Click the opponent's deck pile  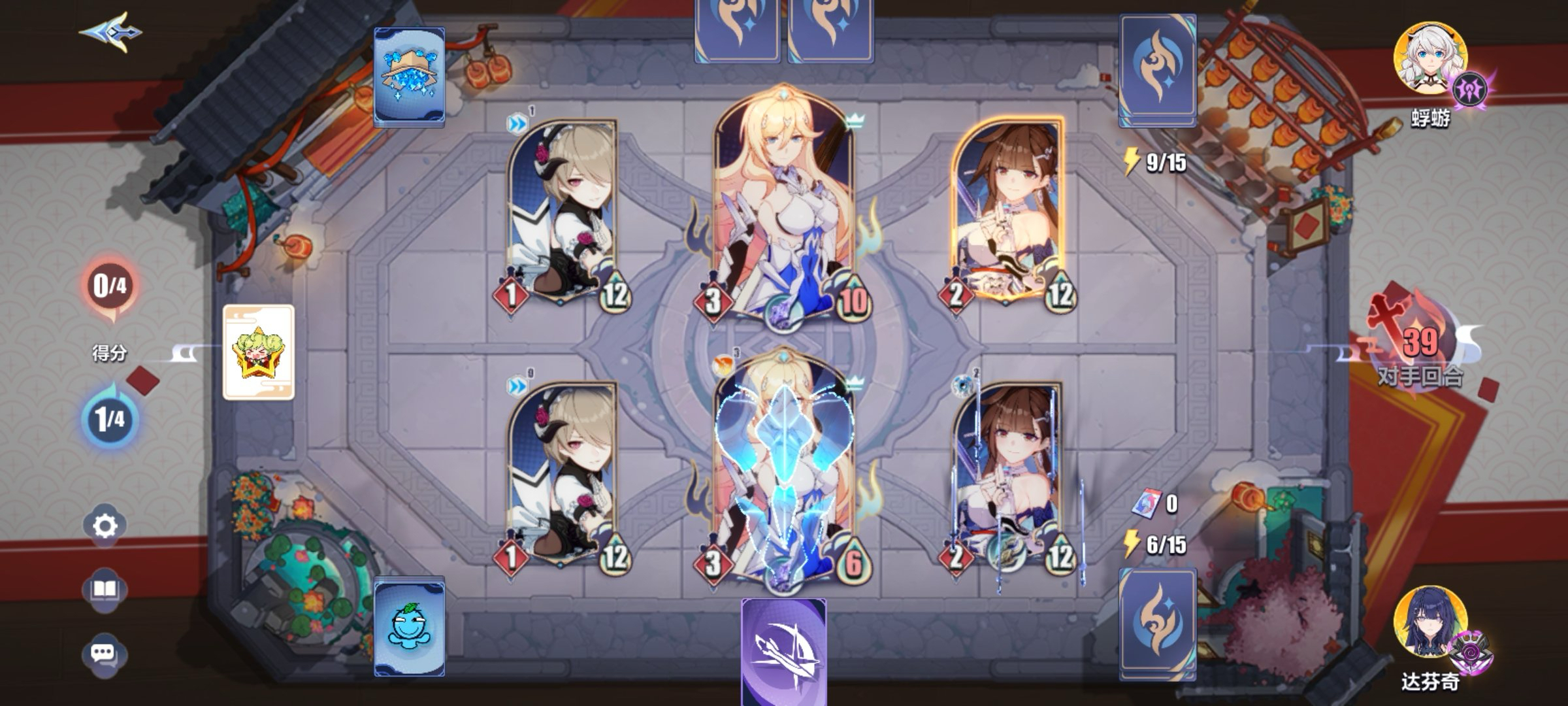coord(1158,69)
